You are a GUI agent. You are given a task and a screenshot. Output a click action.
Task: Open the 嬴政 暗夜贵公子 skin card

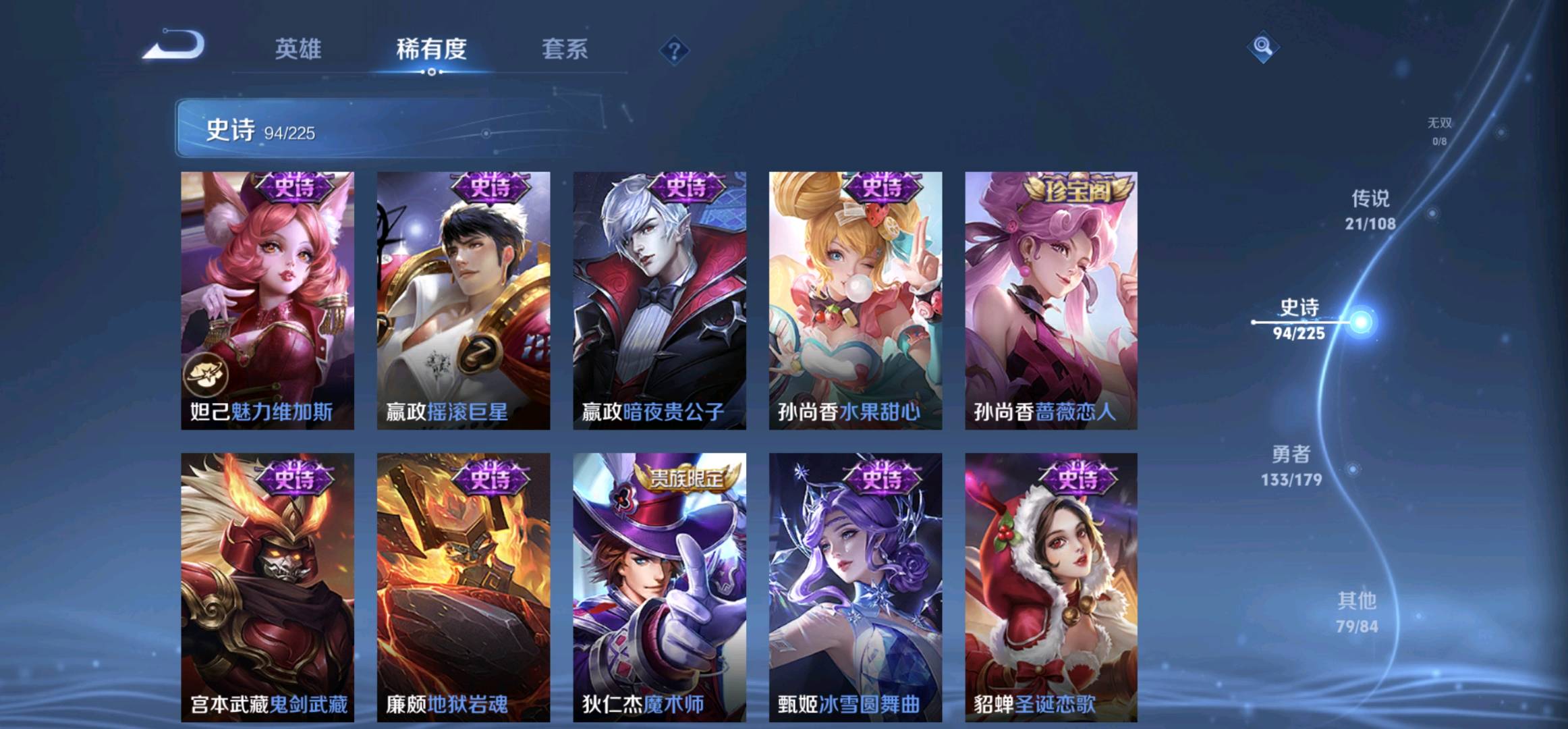659,300
